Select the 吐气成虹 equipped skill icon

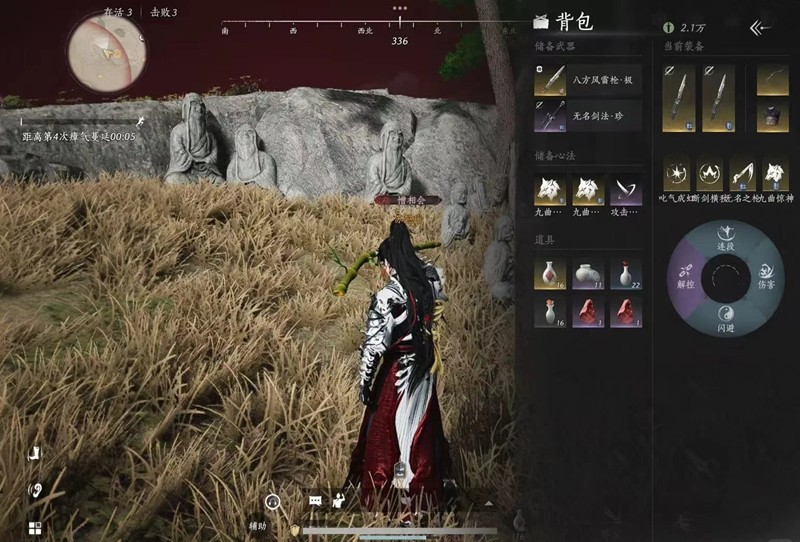click(678, 174)
